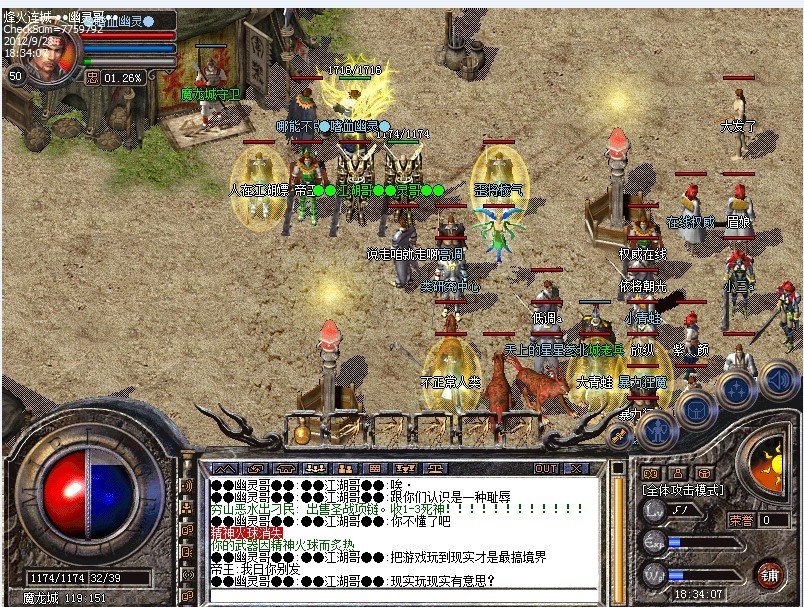Image resolution: width=804 pixels, height=607 pixels.
Task: Click the group of people icon button
Action: [x=314, y=468]
